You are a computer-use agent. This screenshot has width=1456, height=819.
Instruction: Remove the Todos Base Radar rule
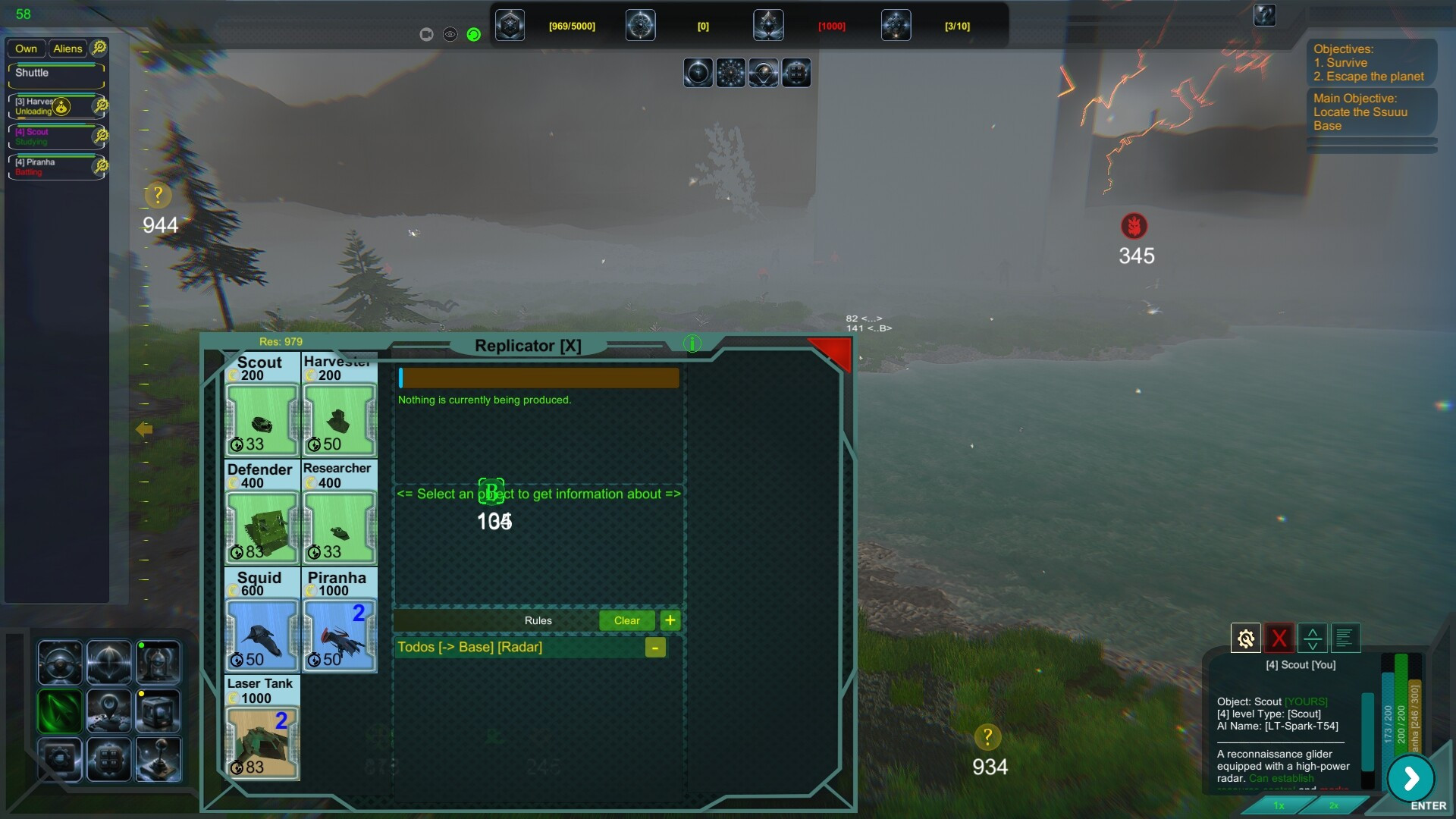[x=655, y=647]
